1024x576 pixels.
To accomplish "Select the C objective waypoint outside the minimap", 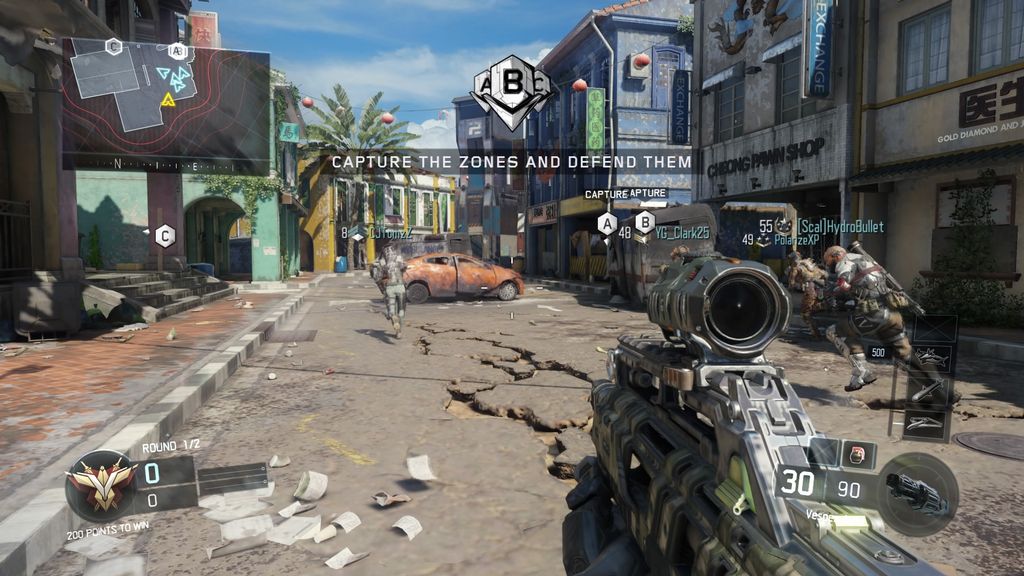I will [165, 236].
